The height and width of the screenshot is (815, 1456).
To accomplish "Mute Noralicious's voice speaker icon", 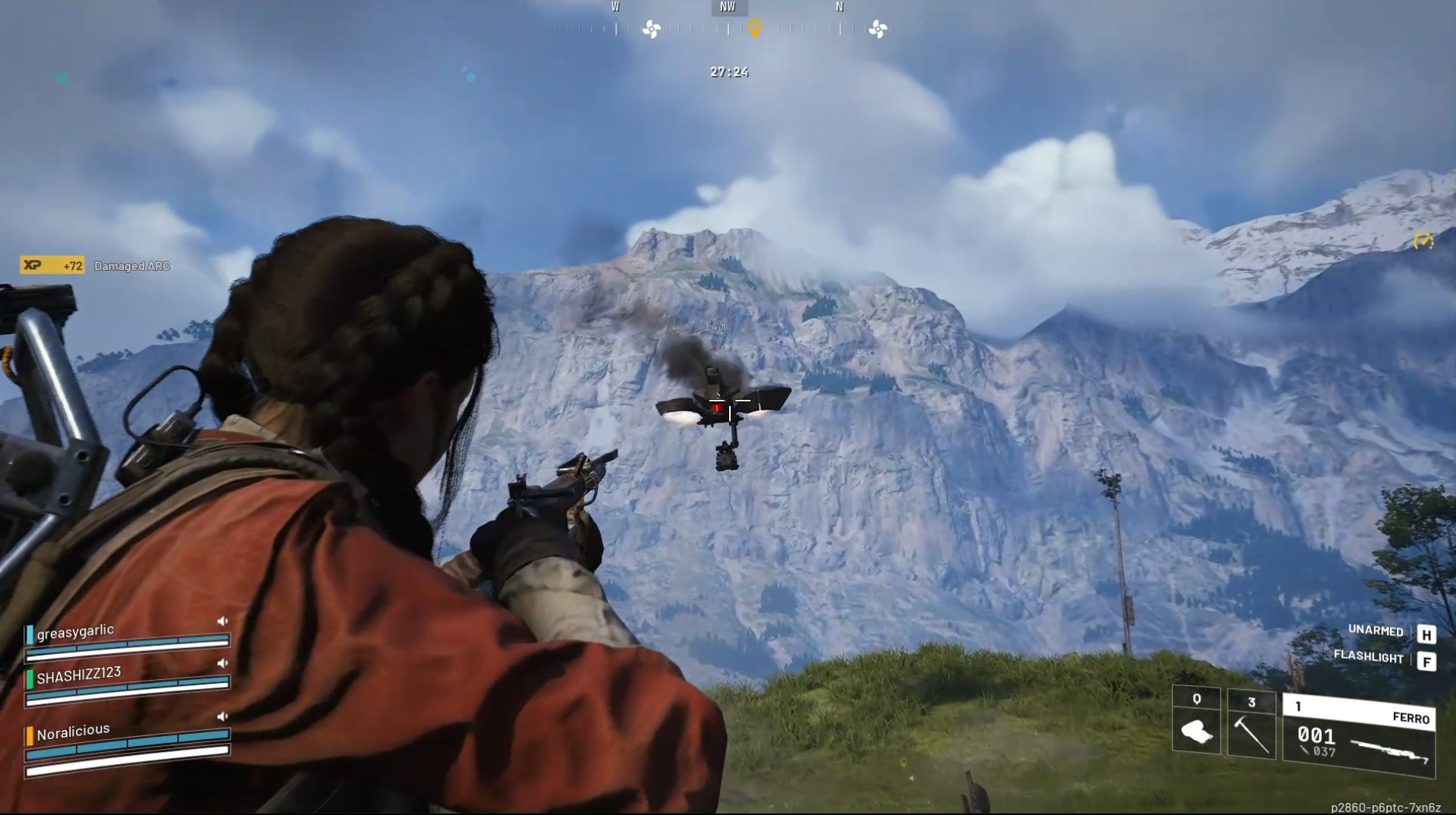I will (222, 716).
